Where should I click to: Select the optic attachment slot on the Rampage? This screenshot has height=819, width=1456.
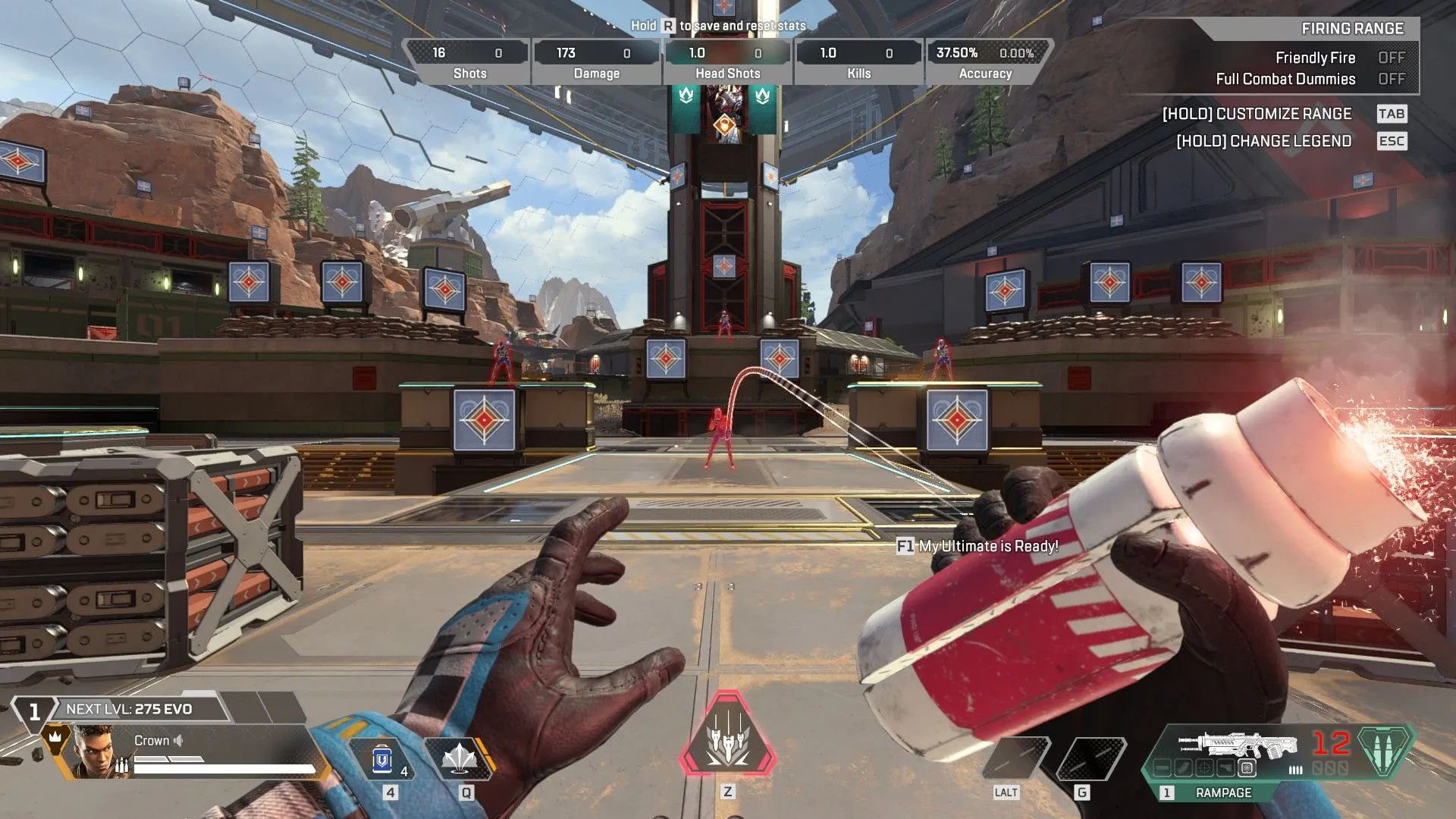coord(1203,768)
